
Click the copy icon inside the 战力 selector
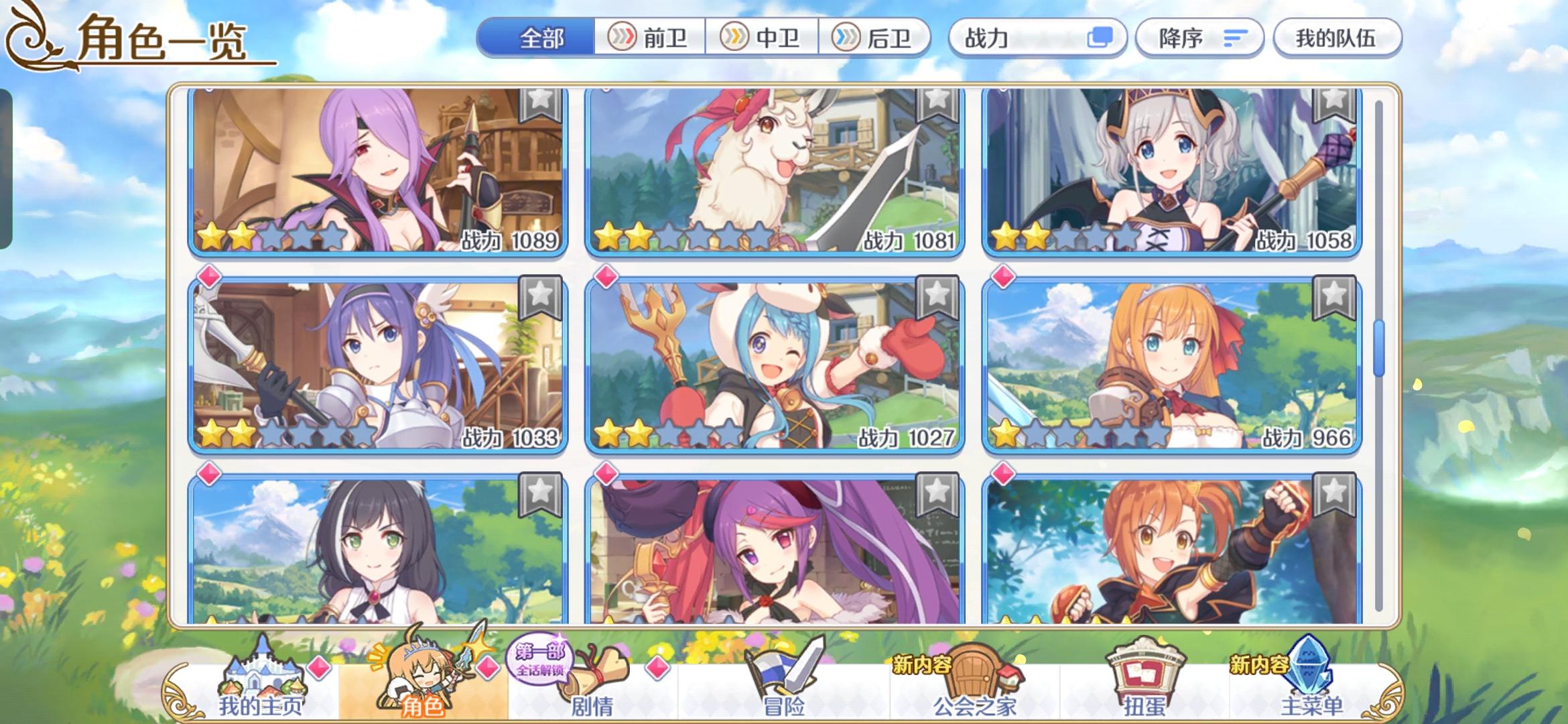point(1104,38)
